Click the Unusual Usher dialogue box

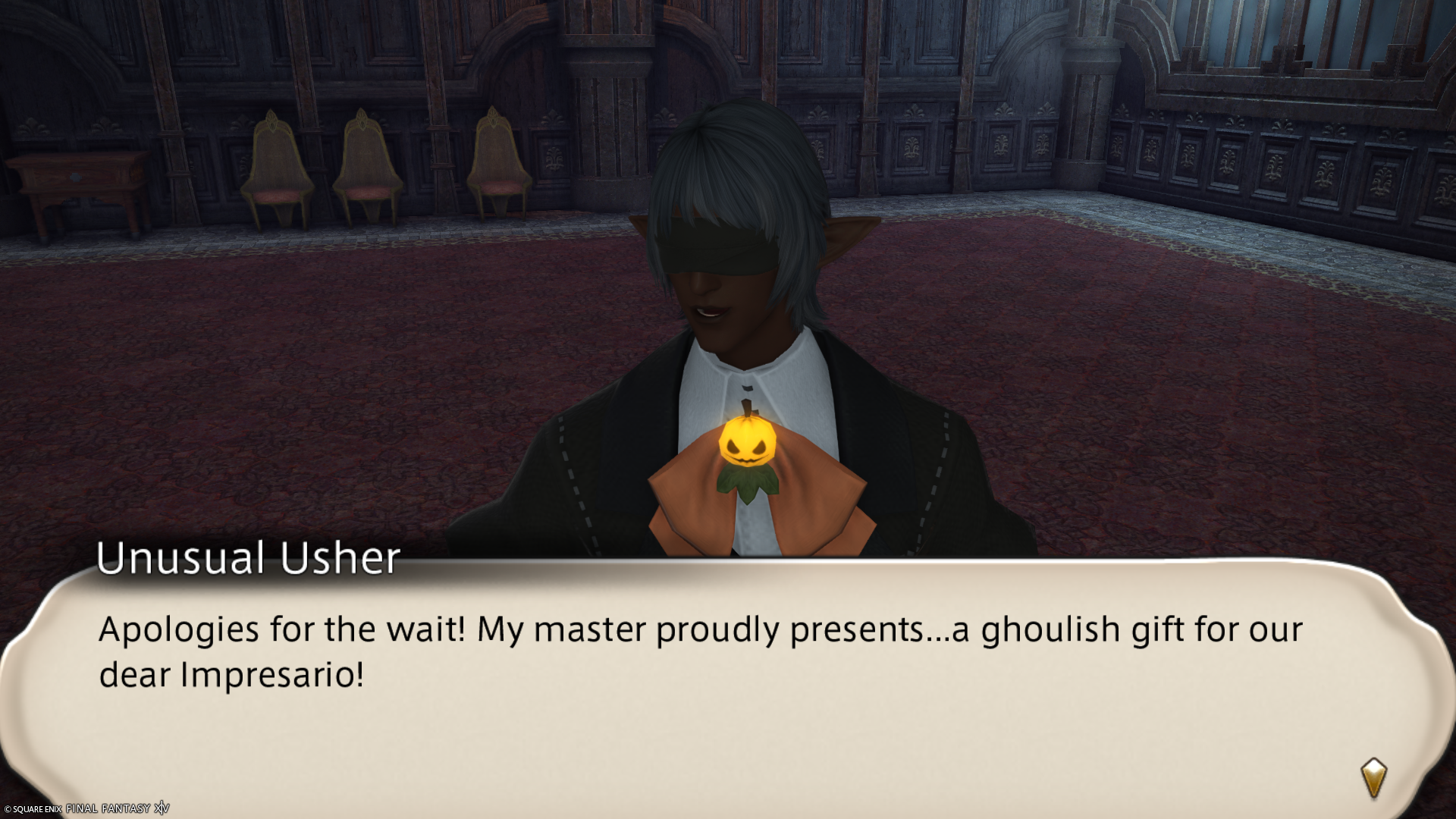[726, 682]
